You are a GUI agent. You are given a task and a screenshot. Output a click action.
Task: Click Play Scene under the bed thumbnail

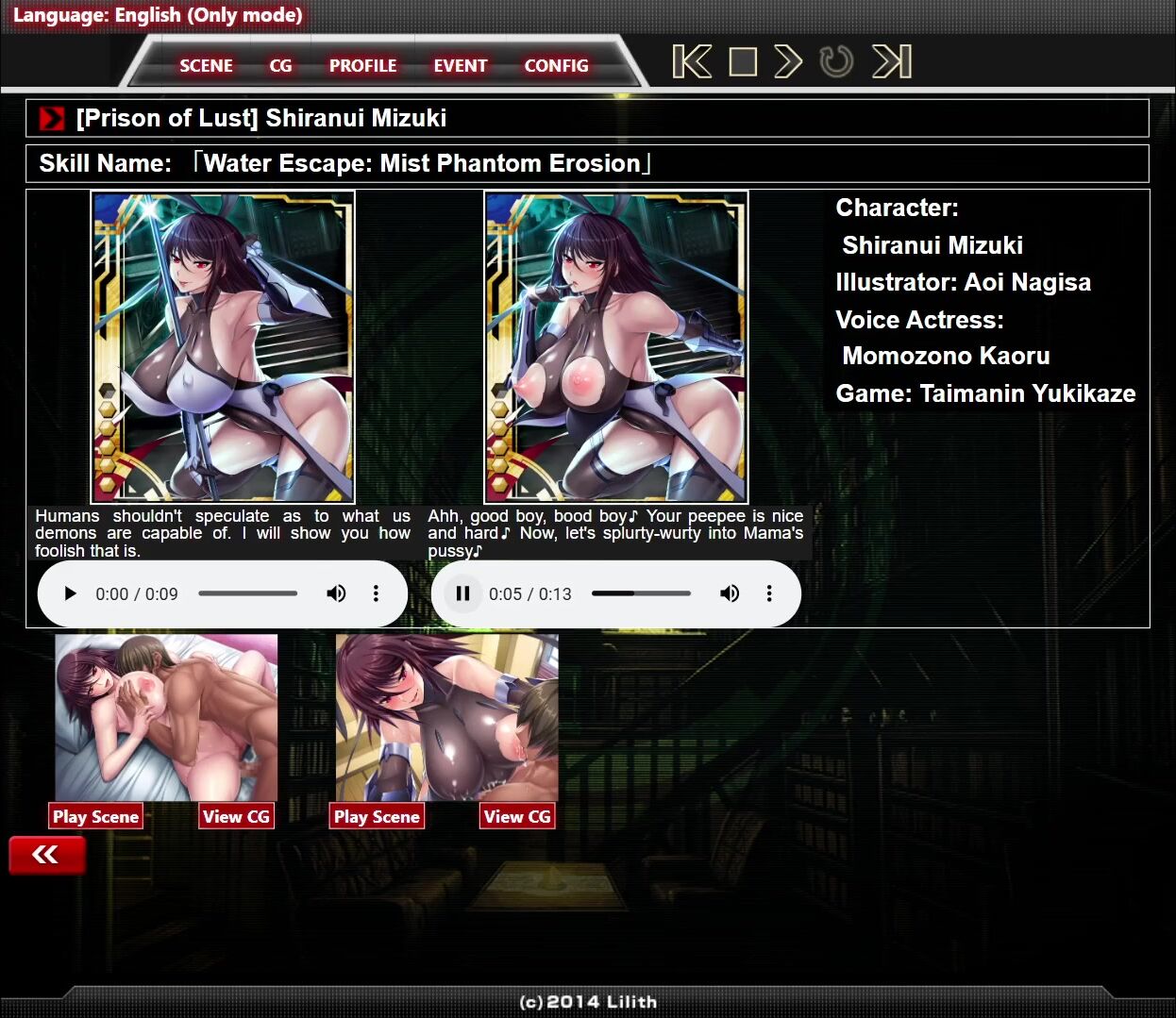click(x=95, y=816)
